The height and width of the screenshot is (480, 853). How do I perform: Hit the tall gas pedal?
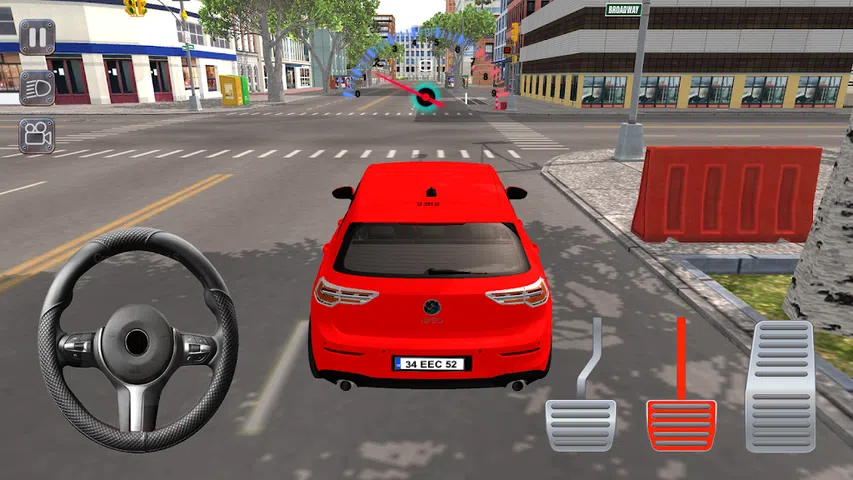pos(780,386)
